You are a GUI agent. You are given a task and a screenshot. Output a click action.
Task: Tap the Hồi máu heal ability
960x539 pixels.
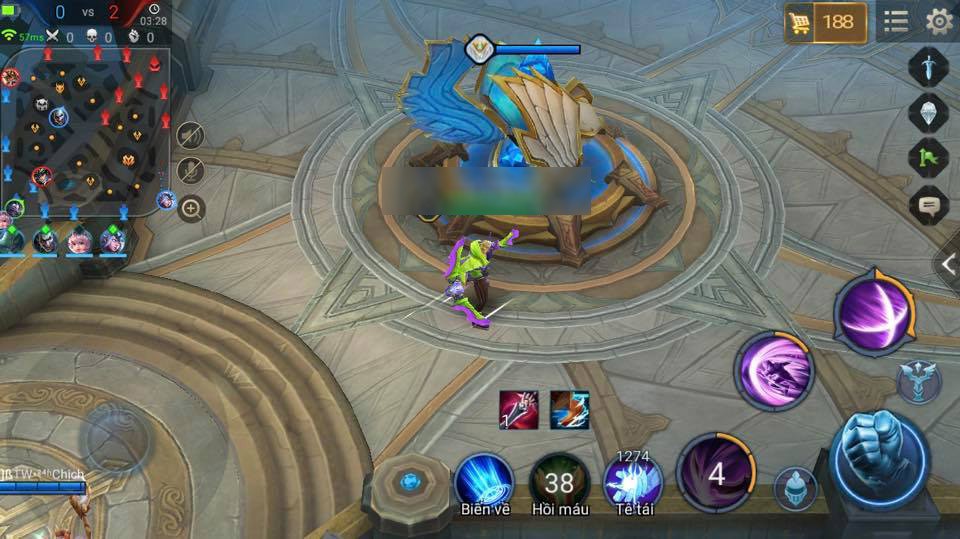[x=559, y=482]
